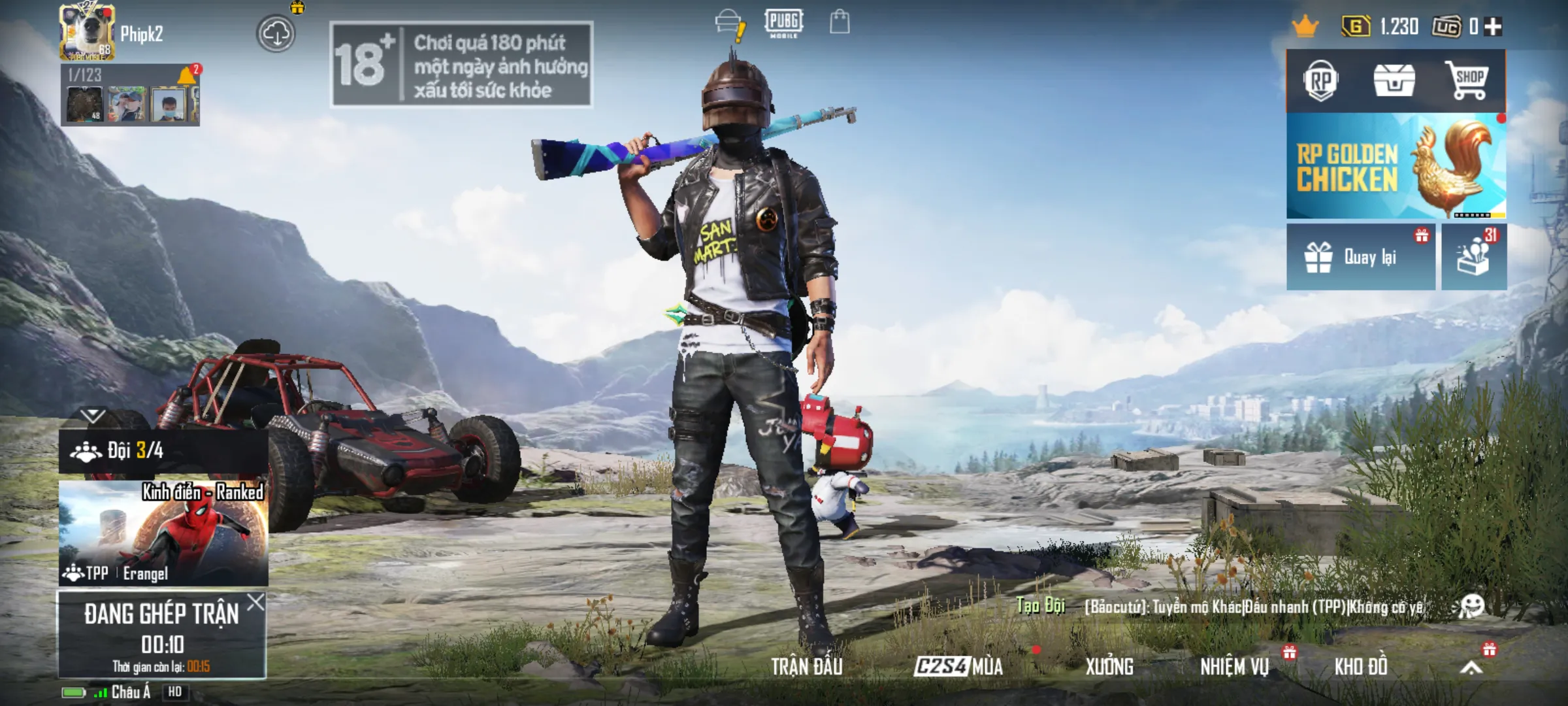Open the NHIỆM VỤ missions menu
Image resolution: width=1568 pixels, height=706 pixels.
point(1234,667)
